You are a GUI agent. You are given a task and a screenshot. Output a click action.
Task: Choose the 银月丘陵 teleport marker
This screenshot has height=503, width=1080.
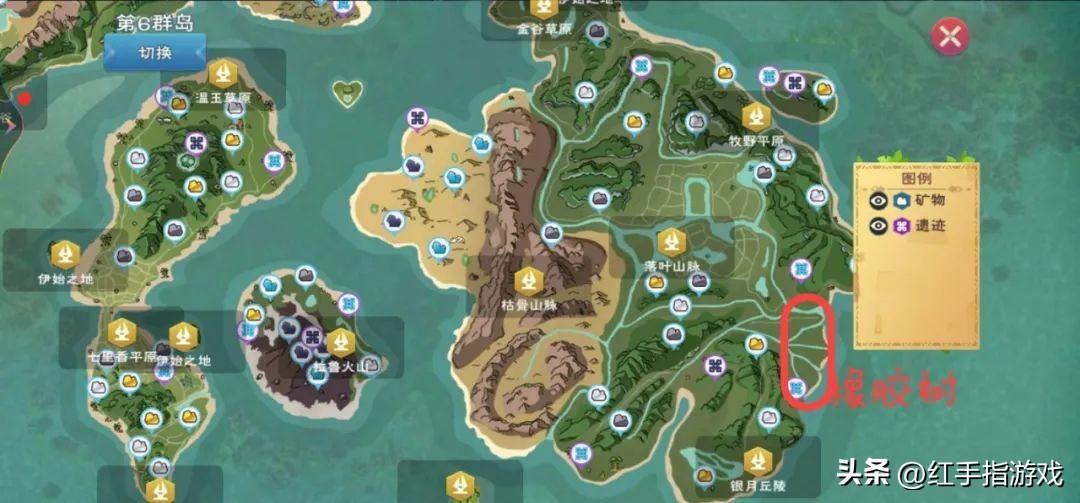pos(757,461)
